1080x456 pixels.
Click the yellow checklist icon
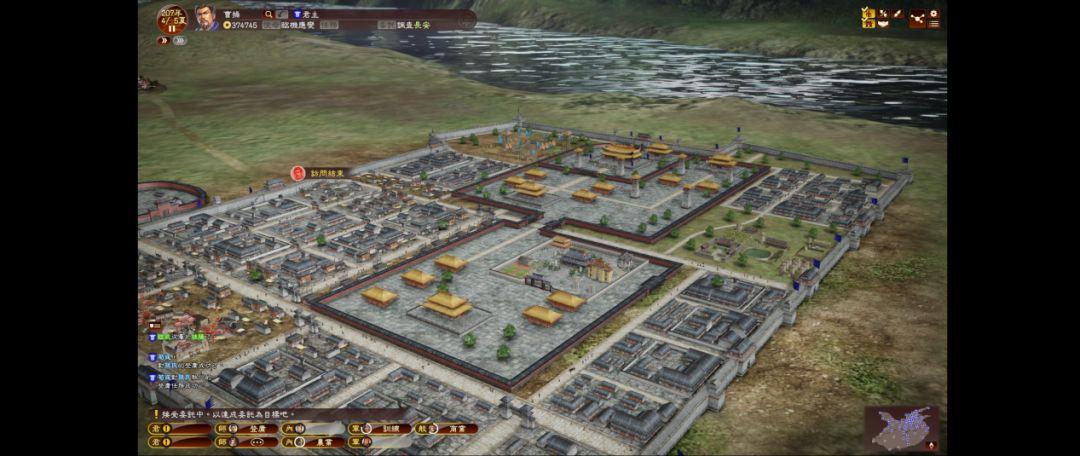pyautogui.click(x=868, y=16)
